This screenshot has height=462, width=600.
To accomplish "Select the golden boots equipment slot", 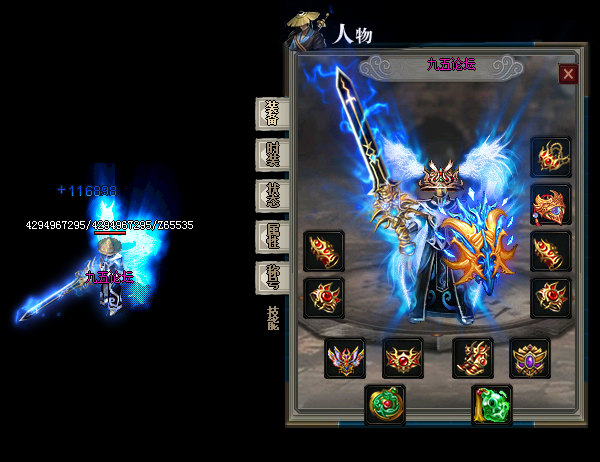I will (x=473, y=357).
